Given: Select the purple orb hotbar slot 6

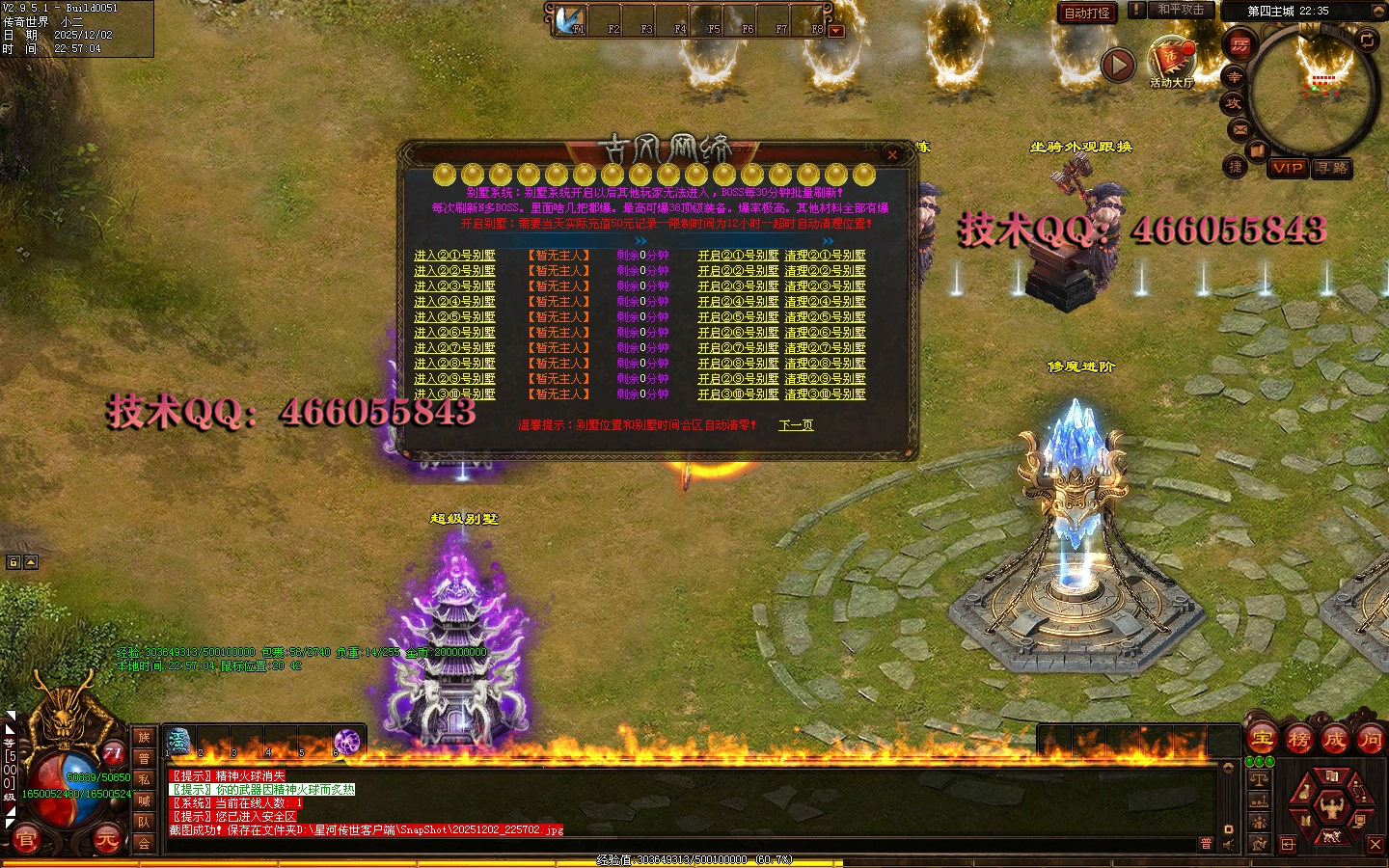Looking at the screenshot, I should pyautogui.click(x=347, y=743).
